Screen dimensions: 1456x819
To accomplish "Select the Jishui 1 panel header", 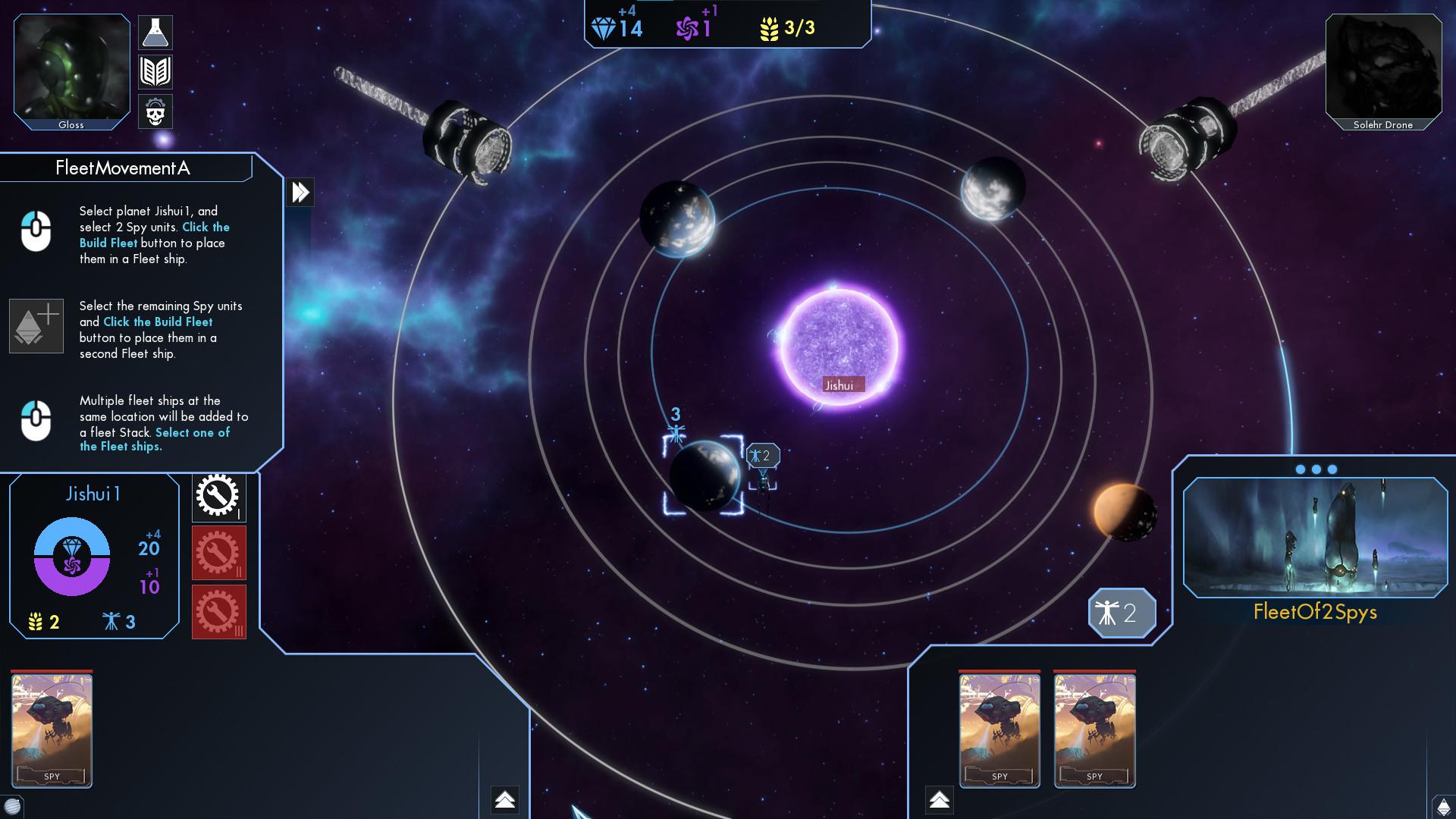I will click(x=93, y=493).
